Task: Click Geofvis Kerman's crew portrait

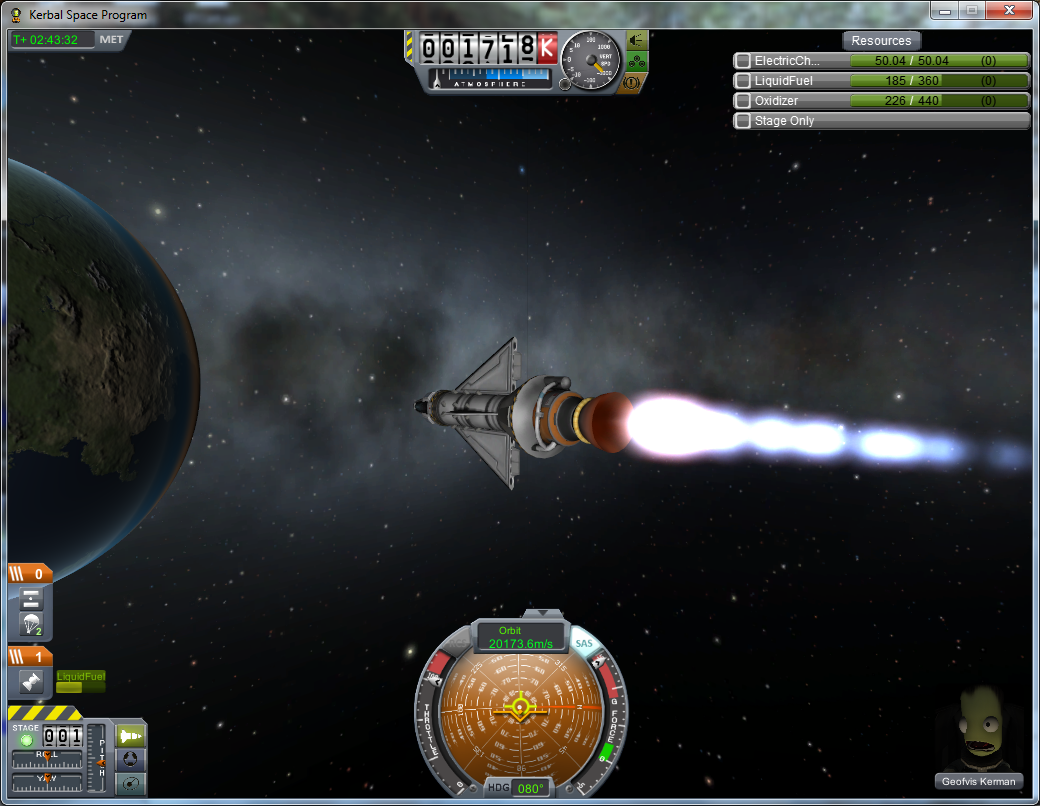Action: [980, 730]
